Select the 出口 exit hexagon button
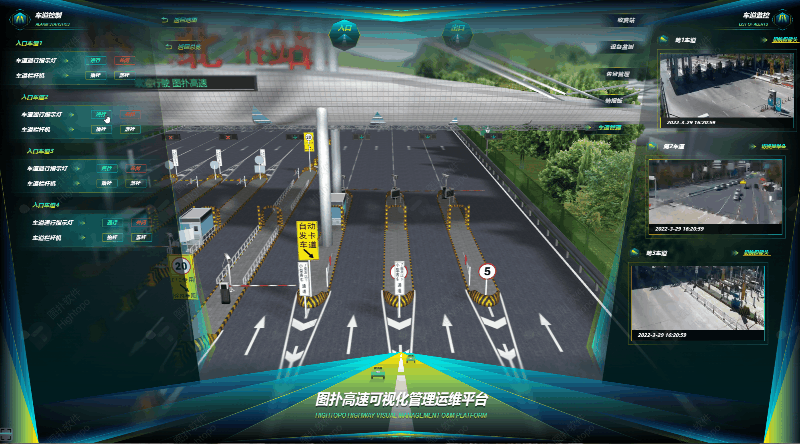 pyautogui.click(x=457, y=31)
